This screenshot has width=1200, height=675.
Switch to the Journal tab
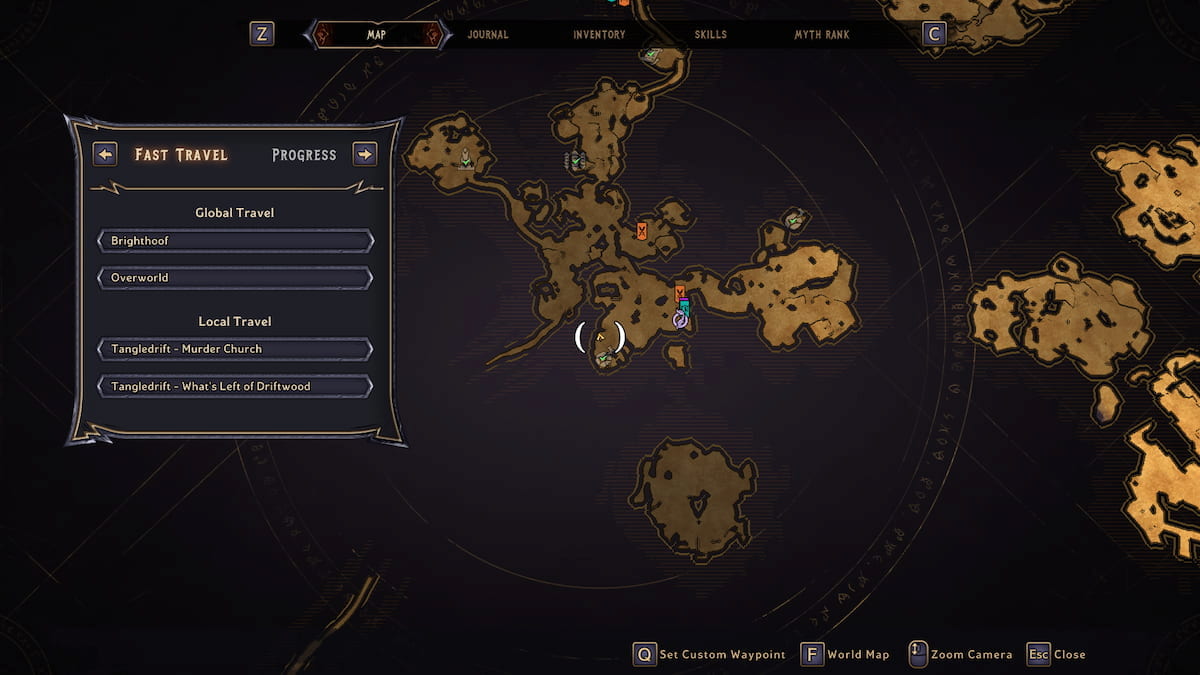pos(488,35)
